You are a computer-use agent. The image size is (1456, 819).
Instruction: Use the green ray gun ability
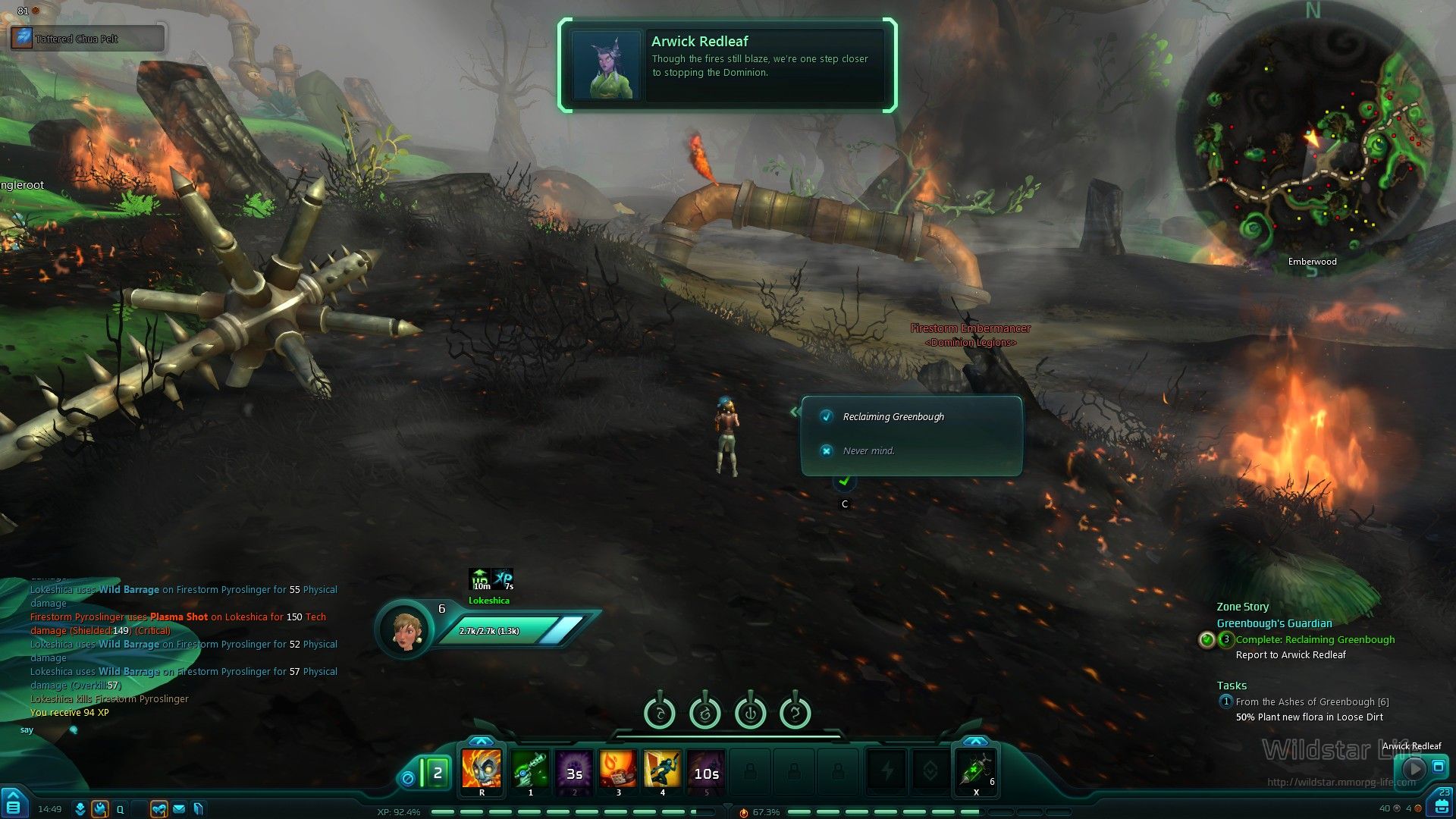530,769
